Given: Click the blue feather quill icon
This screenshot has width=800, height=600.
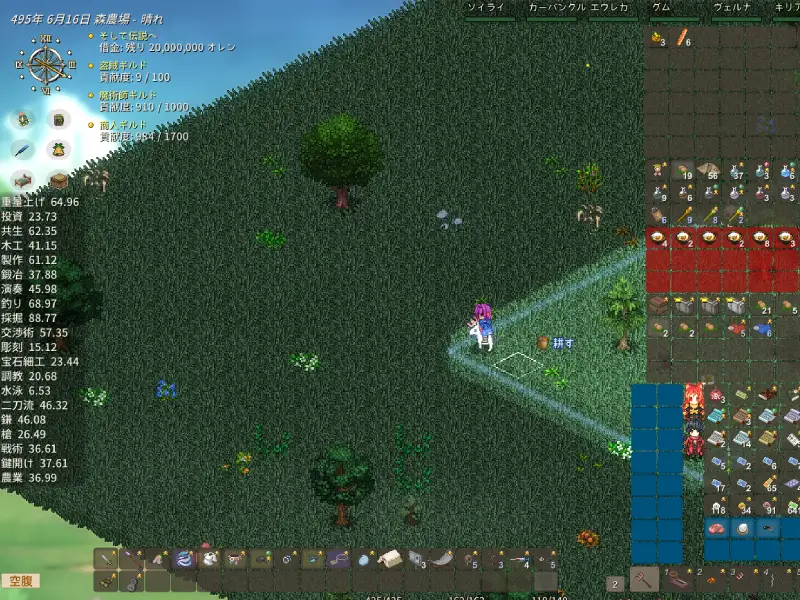Looking at the screenshot, I should [x=22, y=149].
